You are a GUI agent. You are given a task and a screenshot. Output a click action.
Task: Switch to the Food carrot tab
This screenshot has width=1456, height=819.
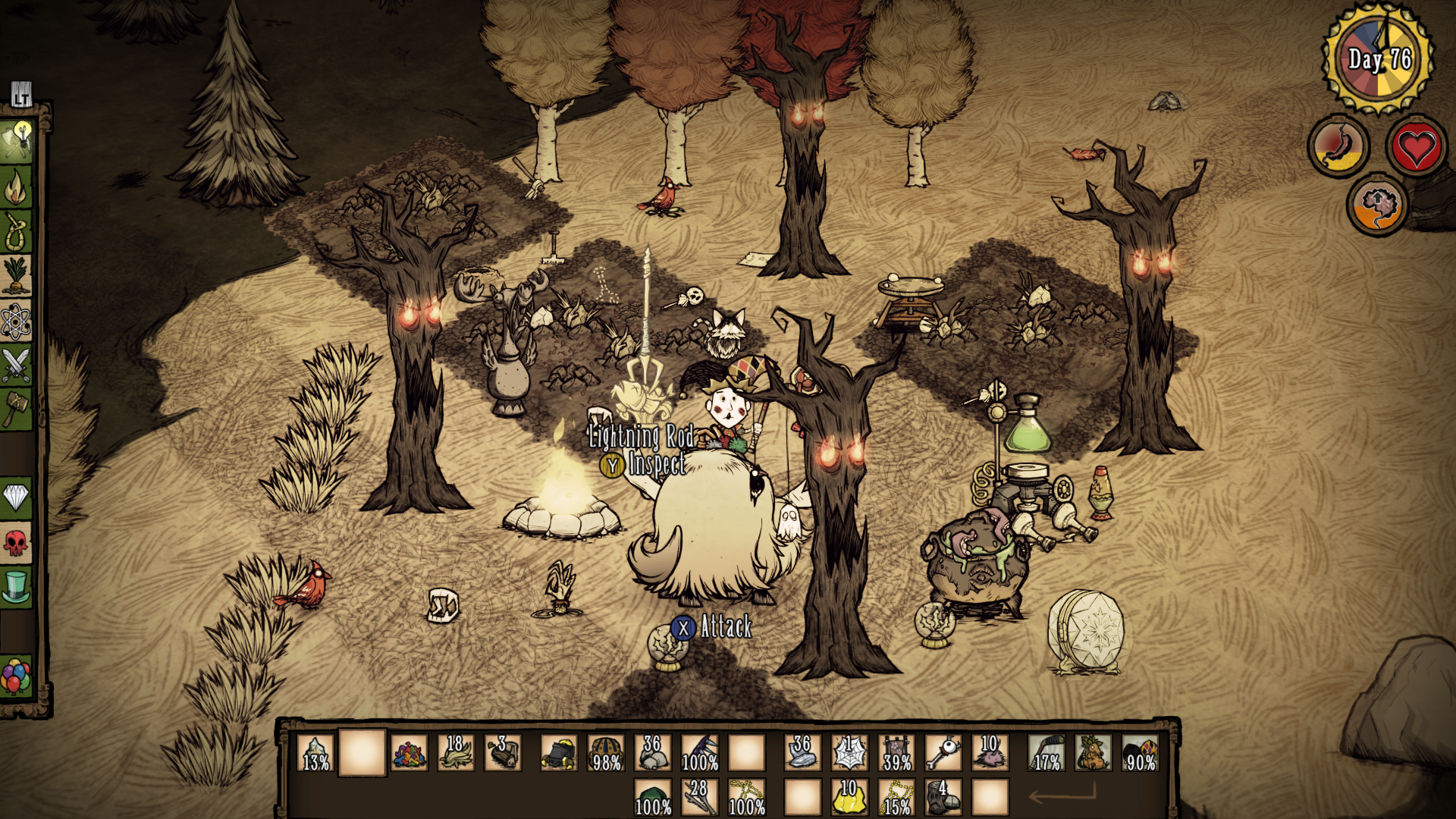(x=16, y=276)
